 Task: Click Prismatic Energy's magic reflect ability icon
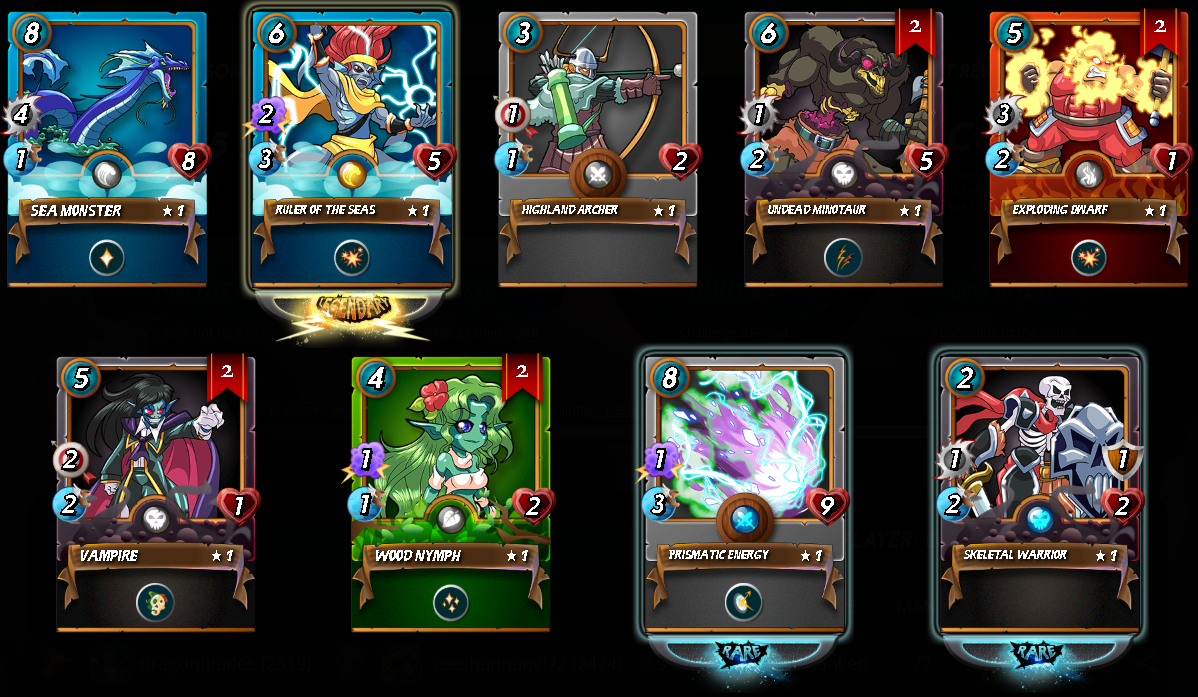(x=744, y=602)
